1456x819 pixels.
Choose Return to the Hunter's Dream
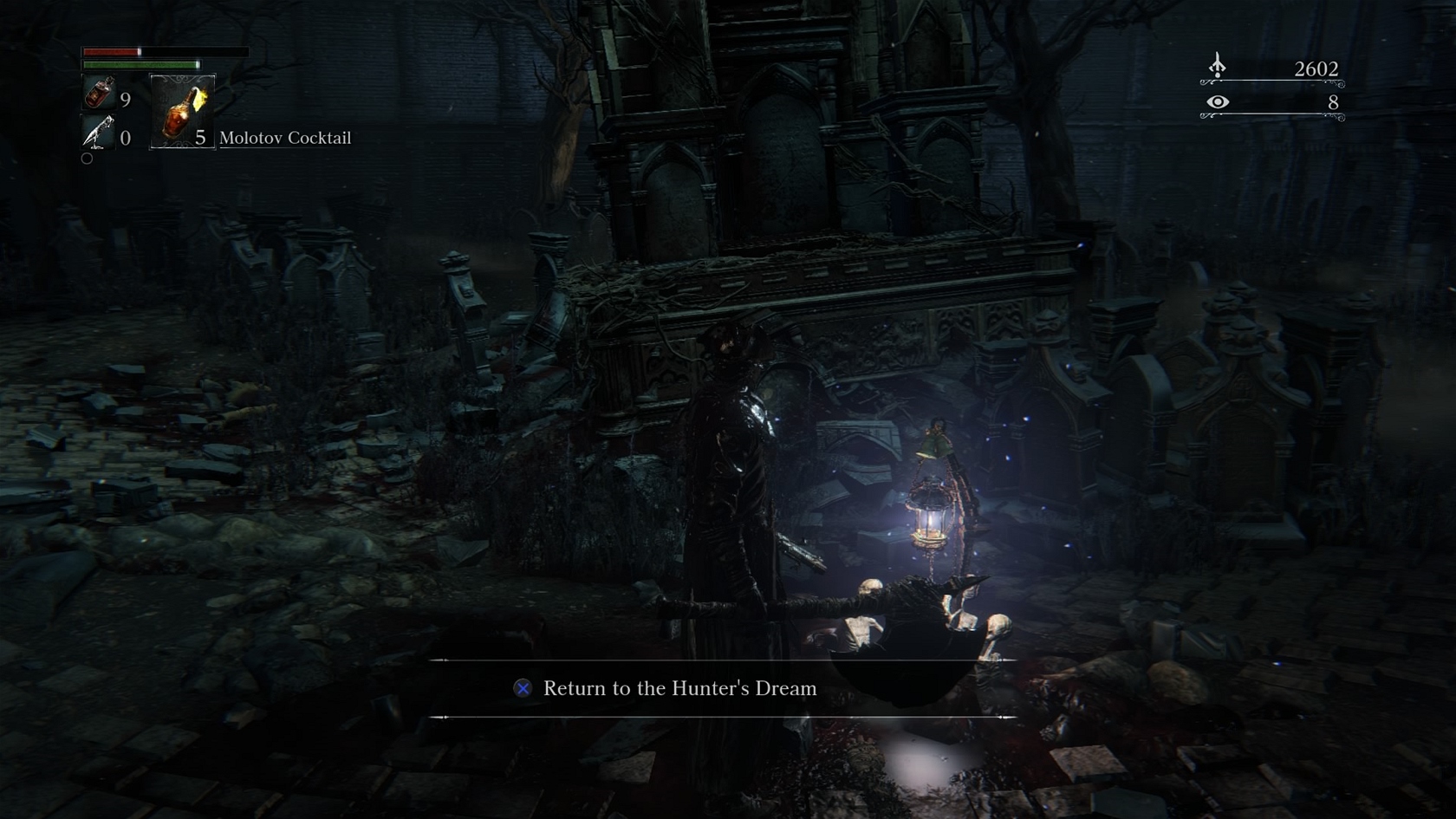pos(679,688)
